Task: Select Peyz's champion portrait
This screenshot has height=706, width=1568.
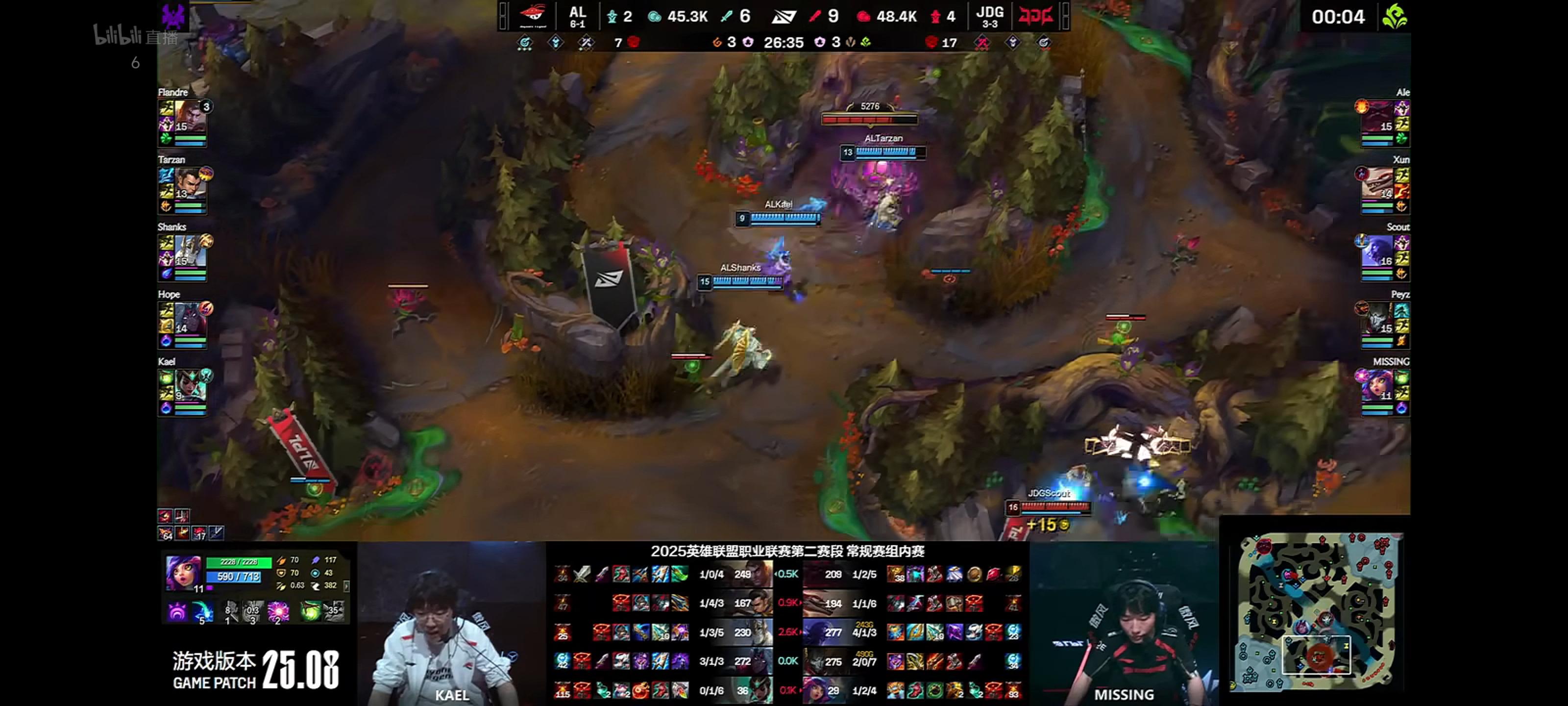Action: (1377, 318)
